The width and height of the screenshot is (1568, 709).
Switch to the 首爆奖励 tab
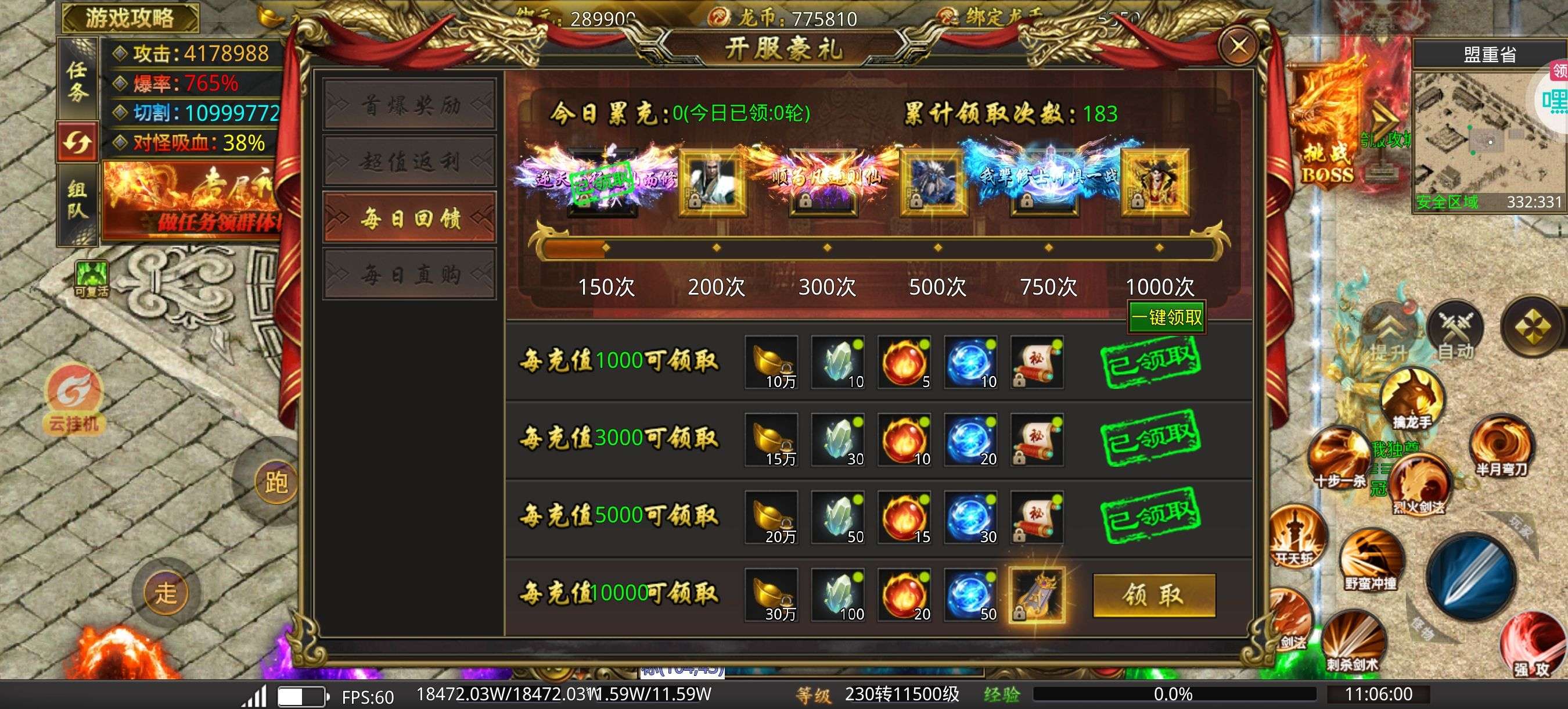(x=409, y=105)
